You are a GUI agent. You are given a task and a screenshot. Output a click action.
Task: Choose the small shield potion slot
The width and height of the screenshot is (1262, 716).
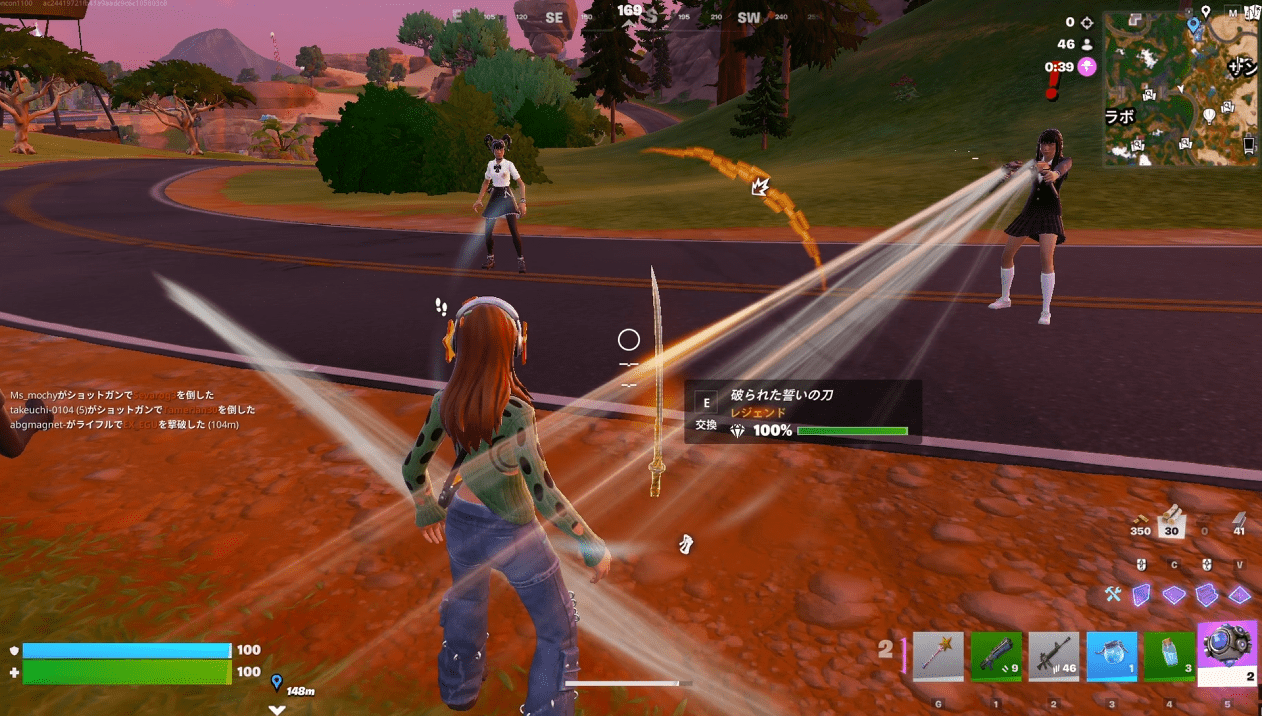(x=1169, y=655)
